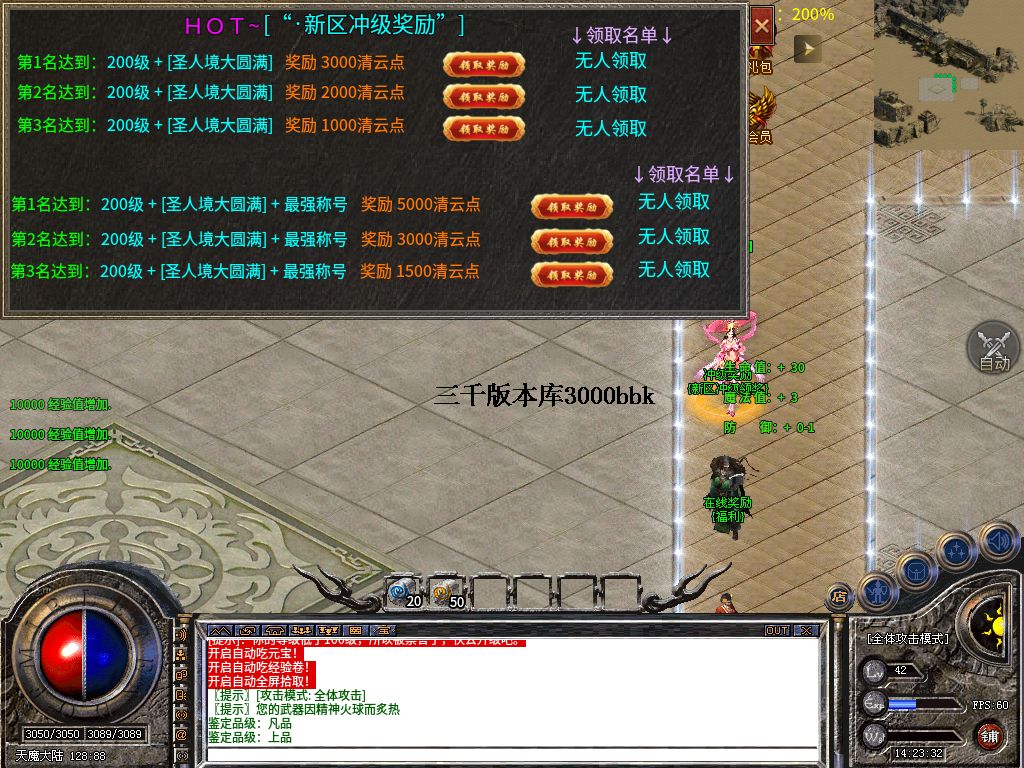Toggle the sound speaker icon
Image resolution: width=1024 pixels, height=768 pixels.
[998, 542]
